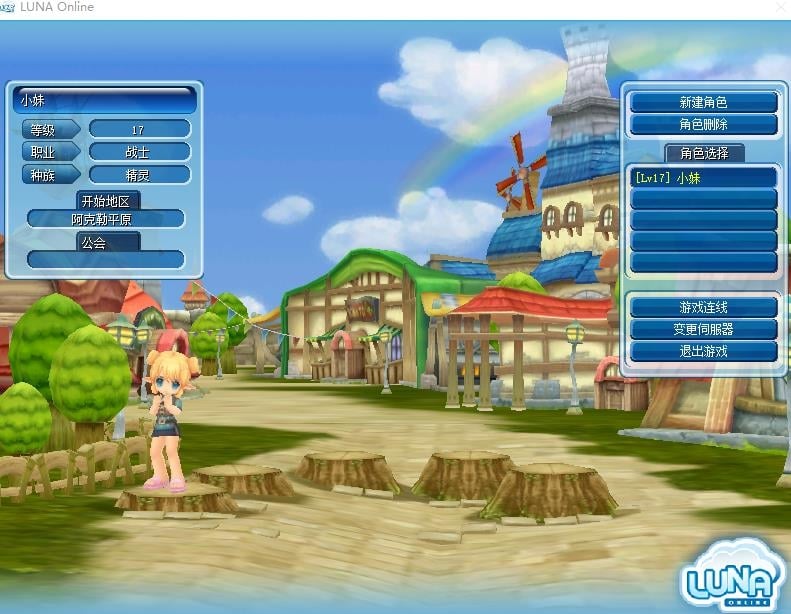Click the 新建角色 (create character) button

tap(703, 103)
